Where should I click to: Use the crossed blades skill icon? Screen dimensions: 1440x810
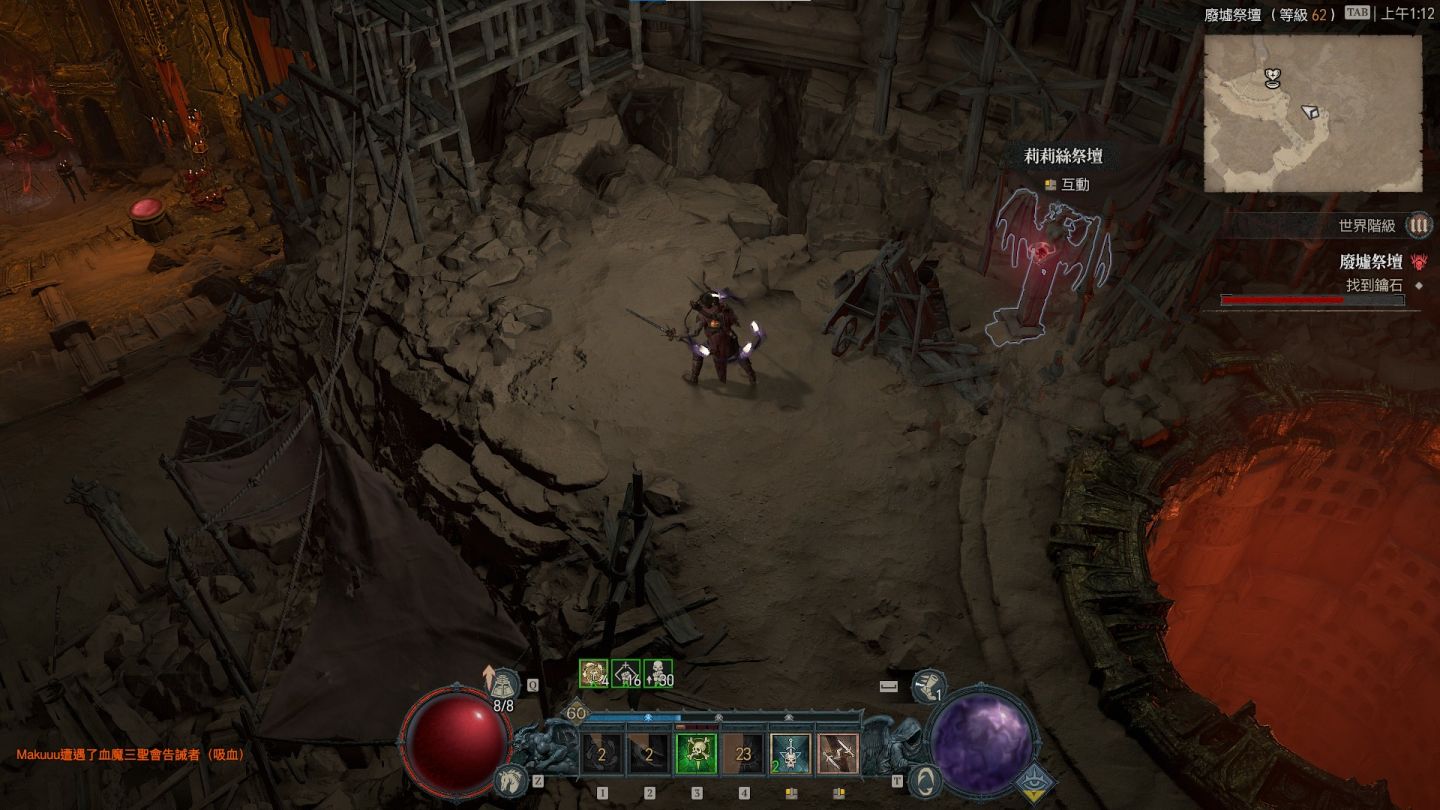click(x=838, y=754)
